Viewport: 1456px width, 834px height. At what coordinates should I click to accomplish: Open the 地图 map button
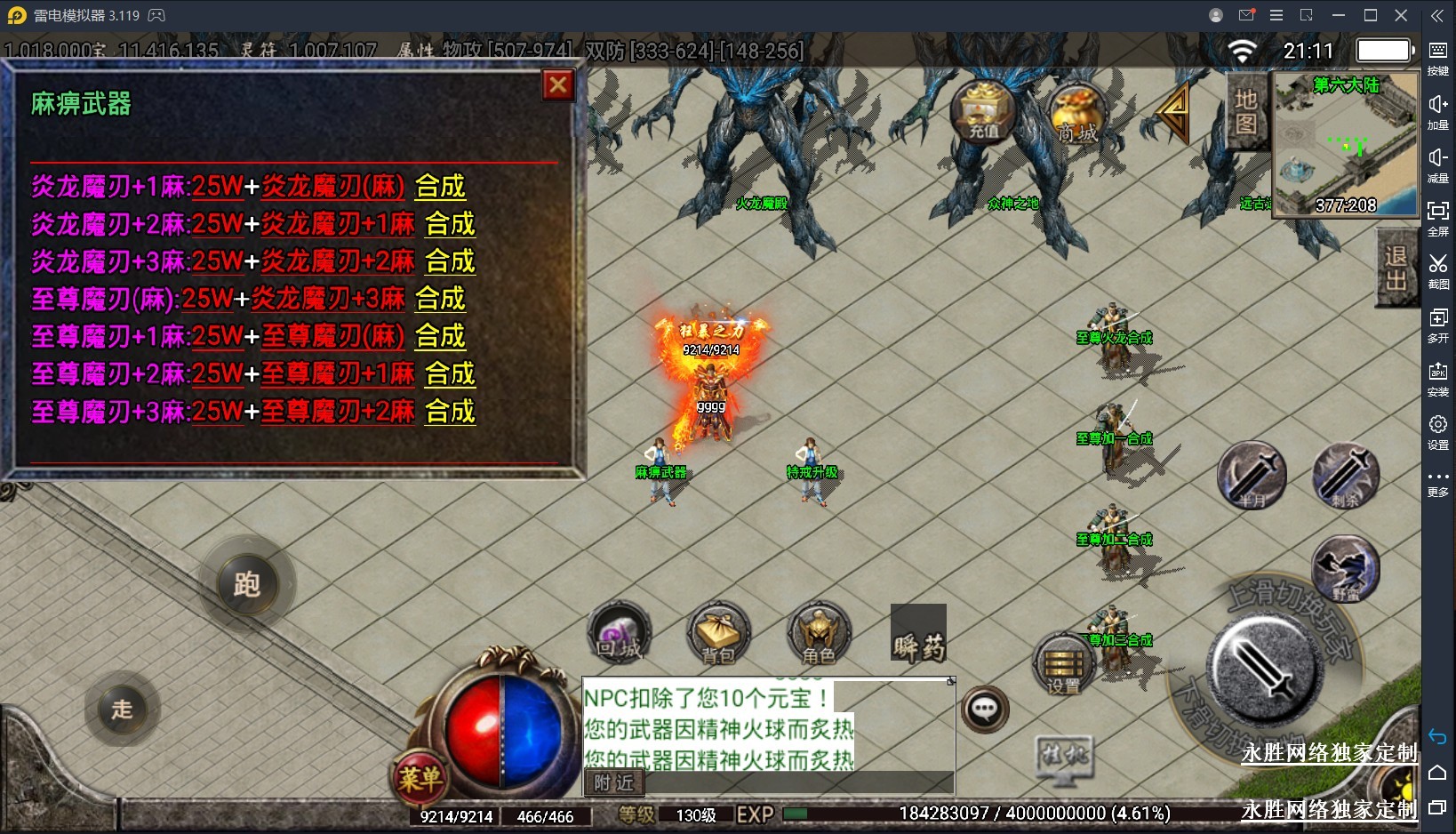tap(1246, 111)
